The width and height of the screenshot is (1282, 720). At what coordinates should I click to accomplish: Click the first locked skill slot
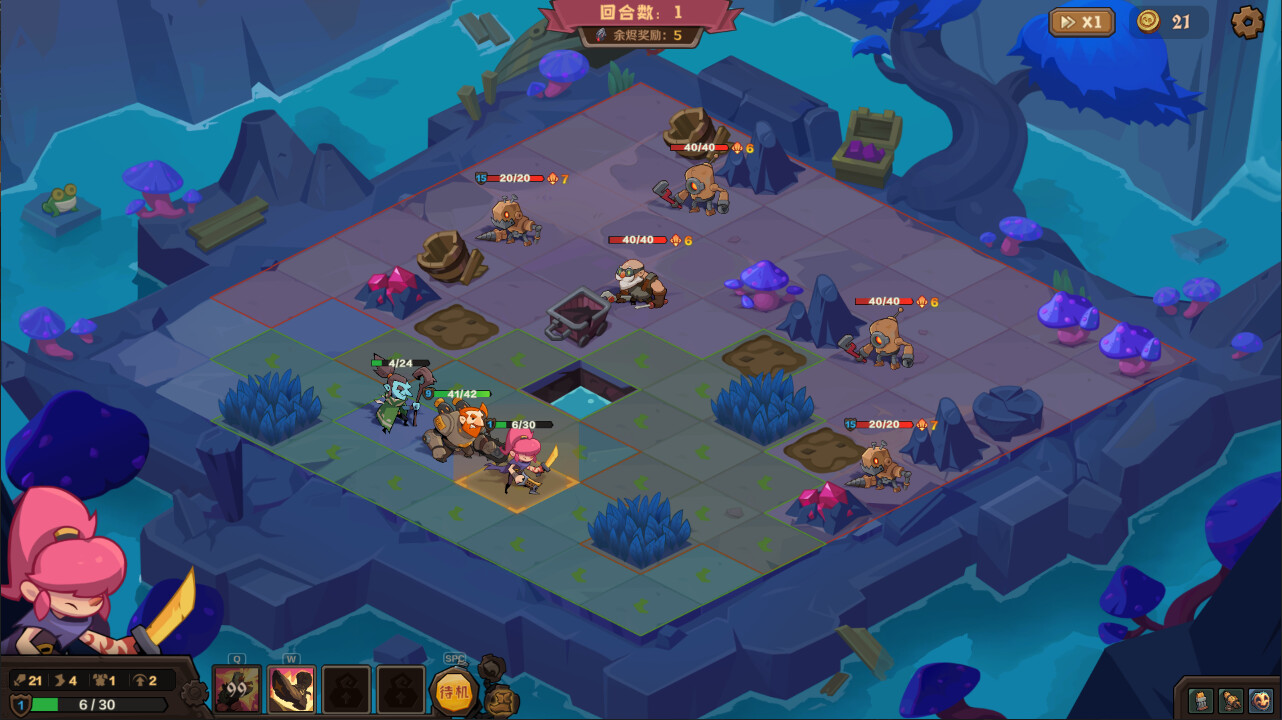click(346, 688)
